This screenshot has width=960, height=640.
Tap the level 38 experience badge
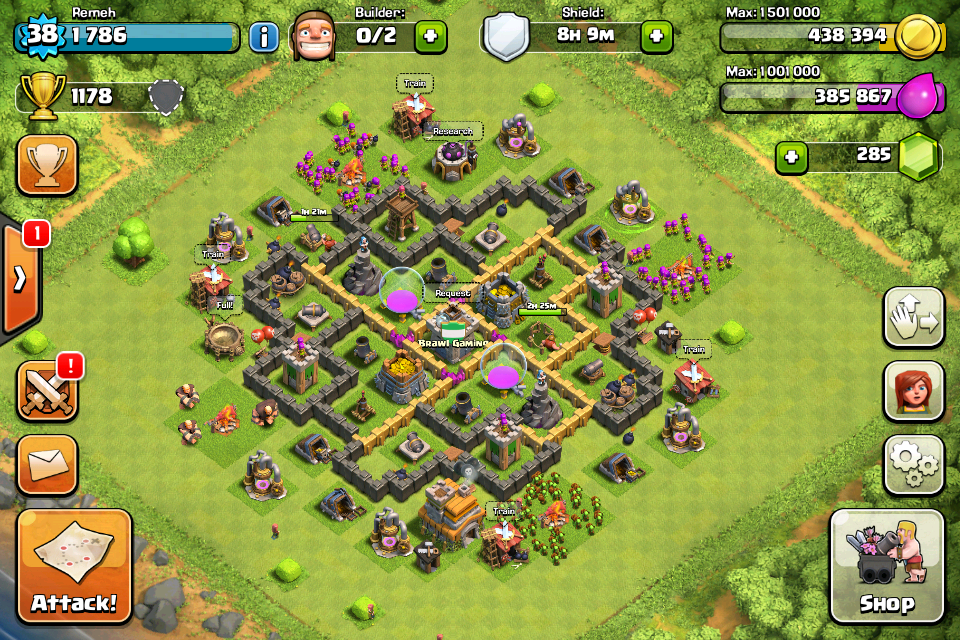pyautogui.click(x=40, y=36)
